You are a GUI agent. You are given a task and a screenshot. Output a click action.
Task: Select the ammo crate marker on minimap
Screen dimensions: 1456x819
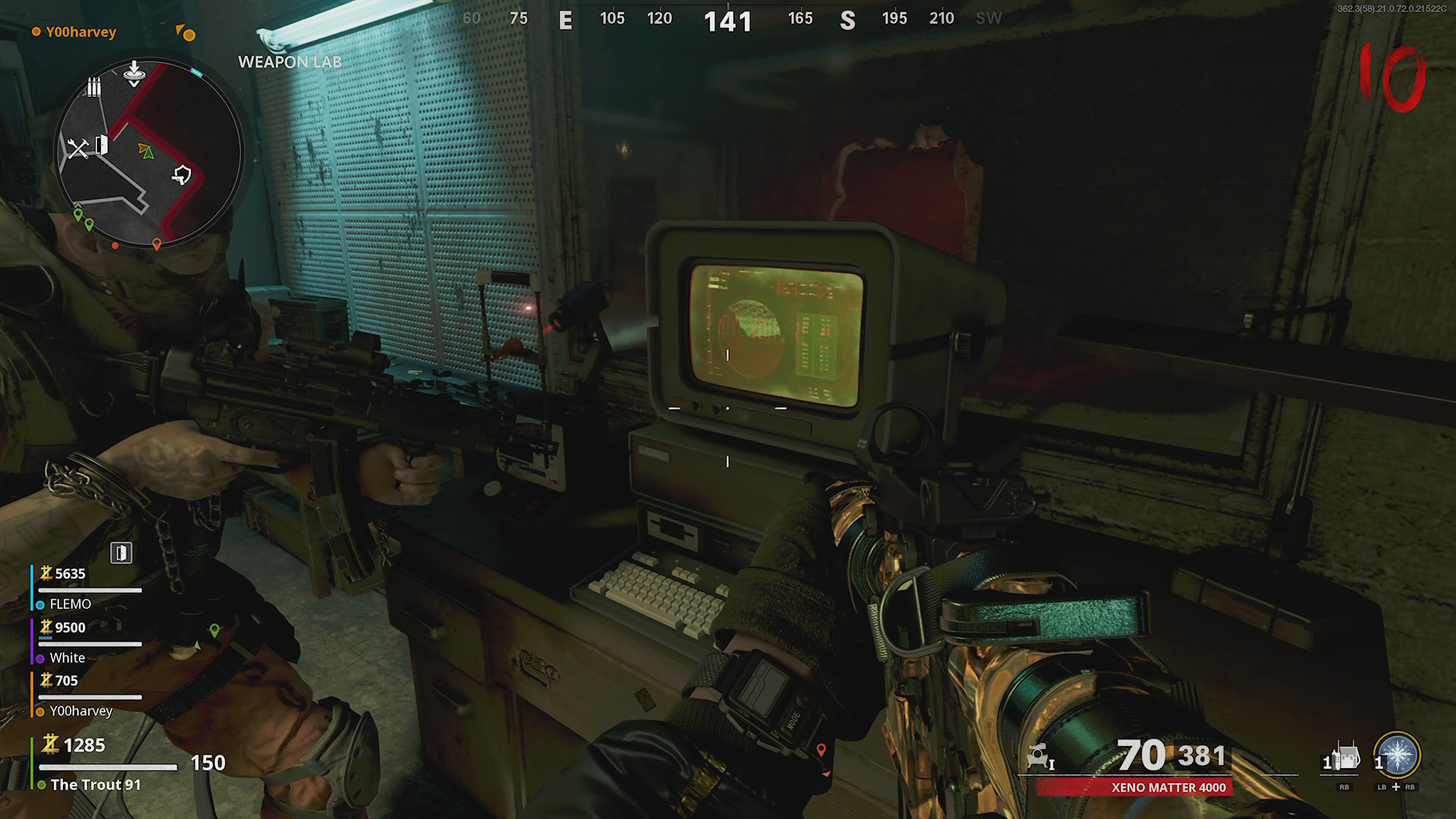point(93,87)
